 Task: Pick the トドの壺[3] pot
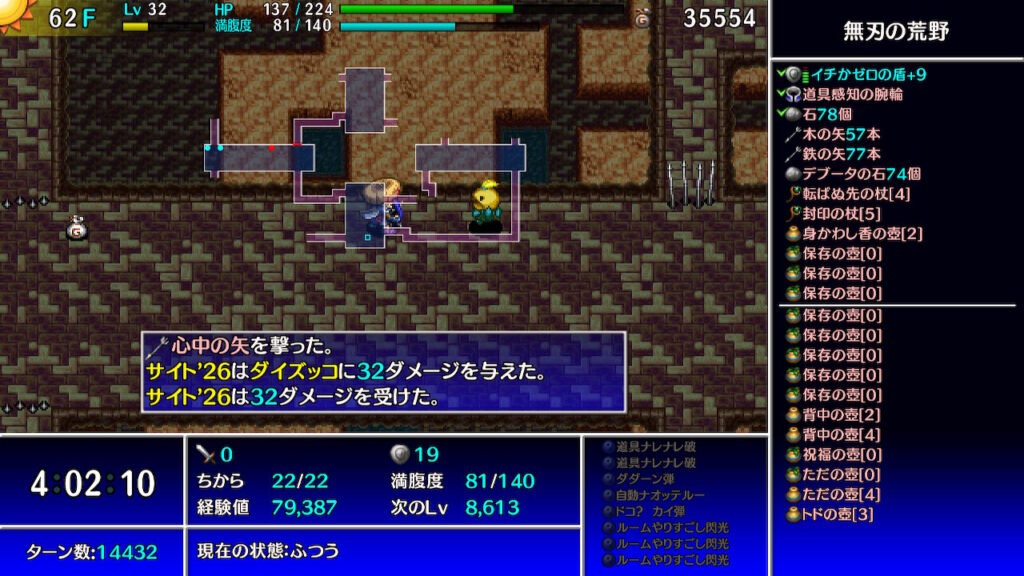click(x=838, y=515)
